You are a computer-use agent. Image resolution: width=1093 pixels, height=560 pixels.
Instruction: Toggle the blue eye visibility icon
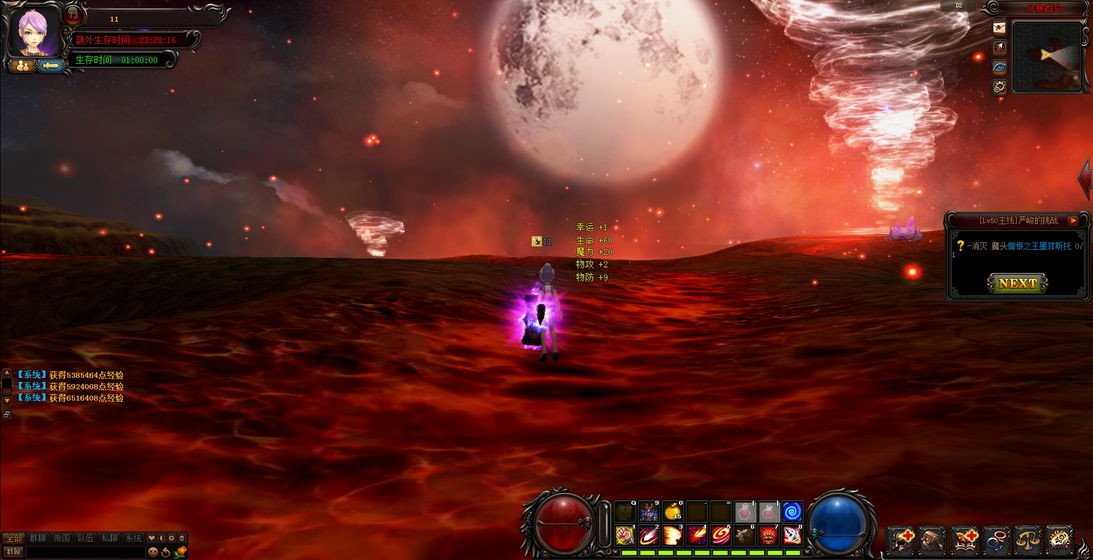click(x=999, y=67)
